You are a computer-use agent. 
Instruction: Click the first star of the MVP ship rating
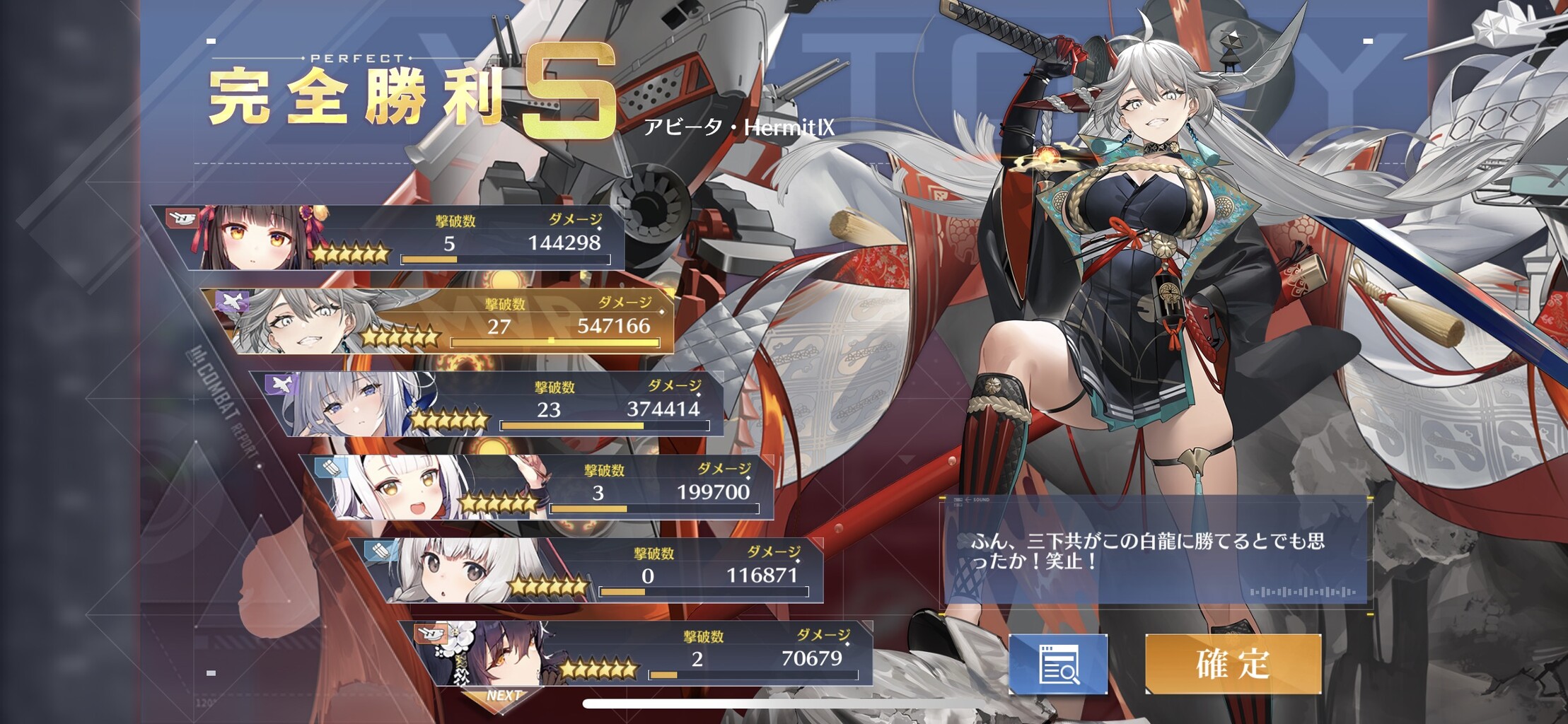click(368, 337)
